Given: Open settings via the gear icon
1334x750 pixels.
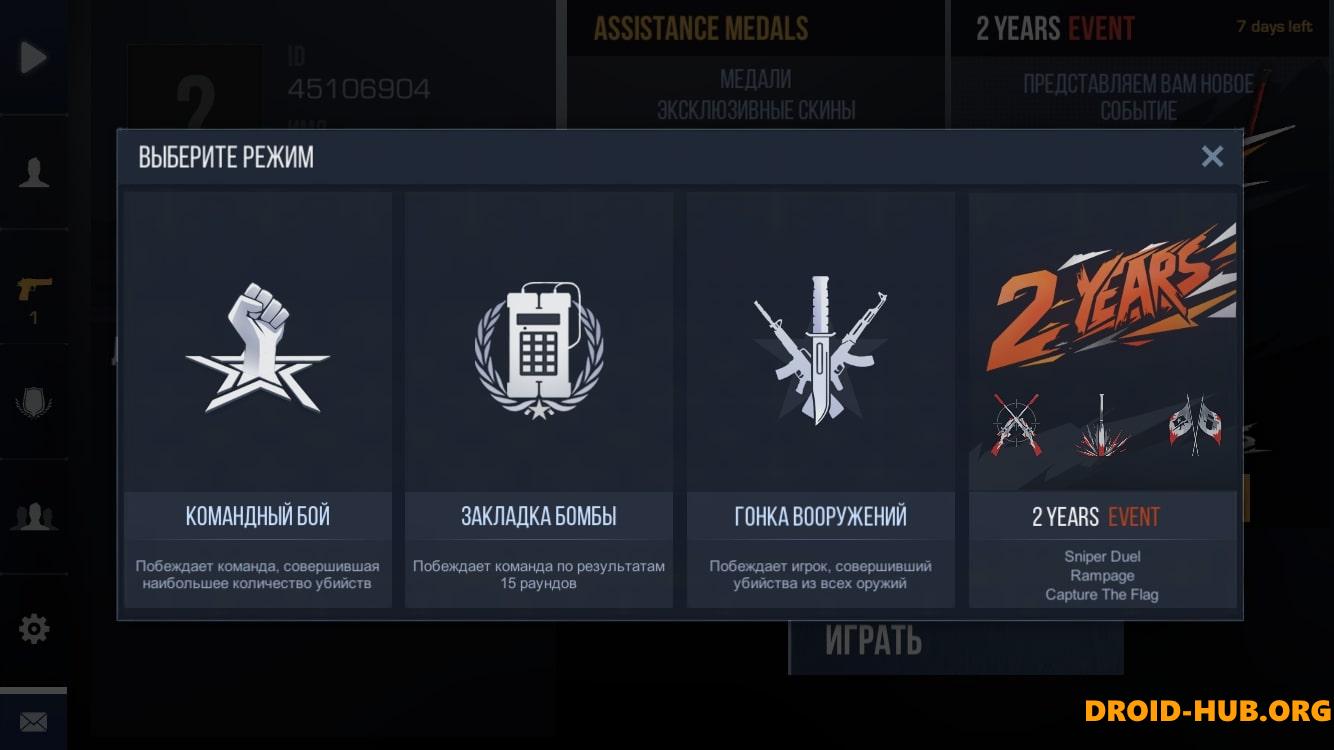Looking at the screenshot, I should click(x=33, y=629).
